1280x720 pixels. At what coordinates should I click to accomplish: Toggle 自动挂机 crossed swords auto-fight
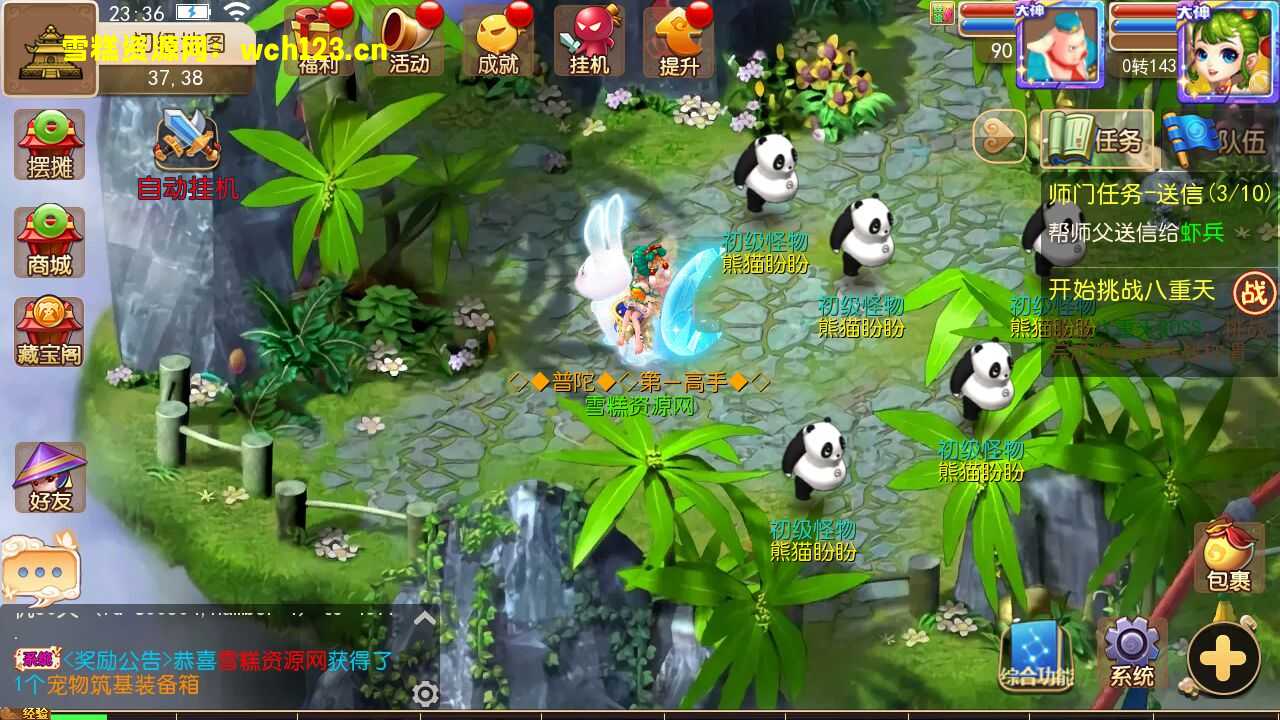187,150
